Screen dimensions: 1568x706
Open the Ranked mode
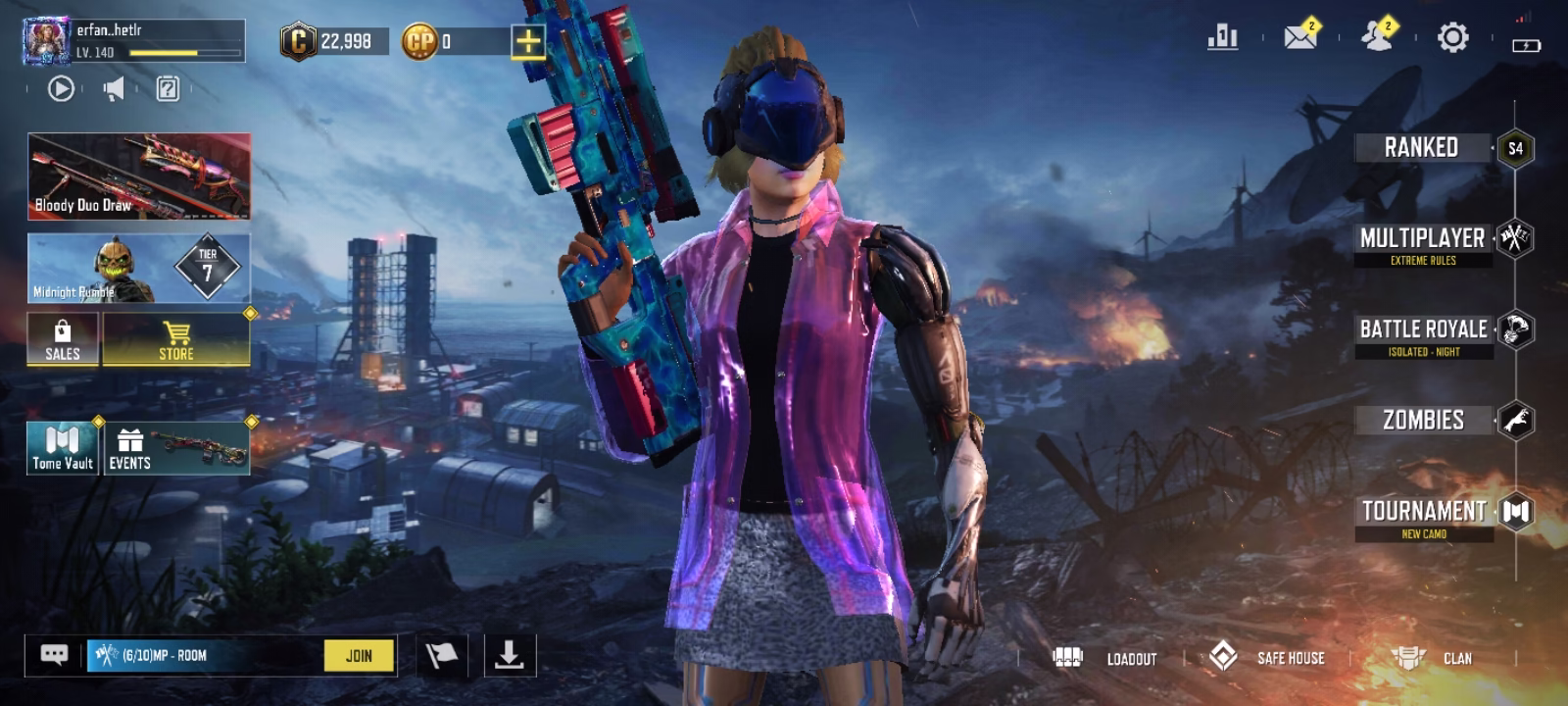tap(1422, 148)
